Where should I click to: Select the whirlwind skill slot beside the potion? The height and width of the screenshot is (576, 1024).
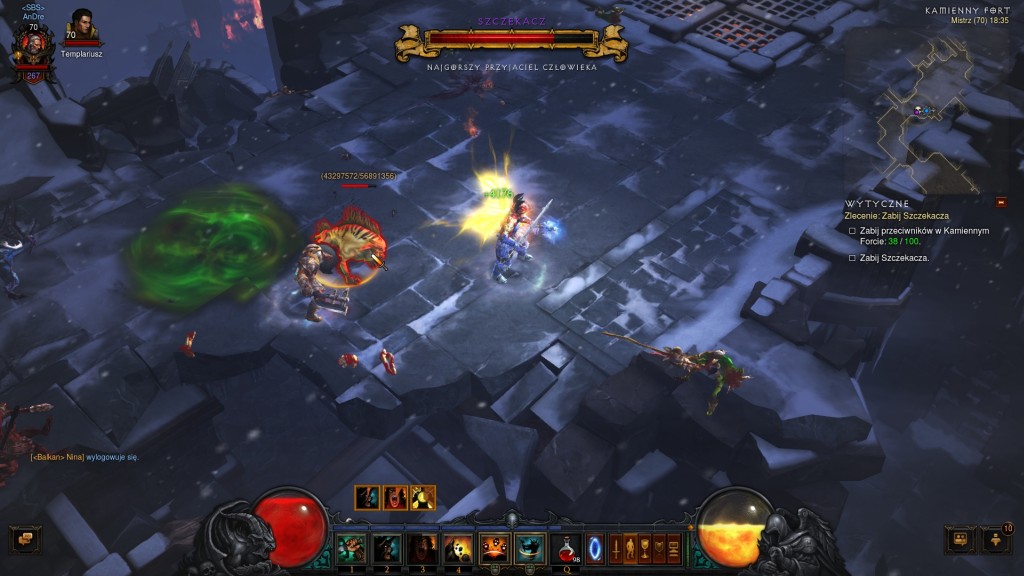[529, 548]
